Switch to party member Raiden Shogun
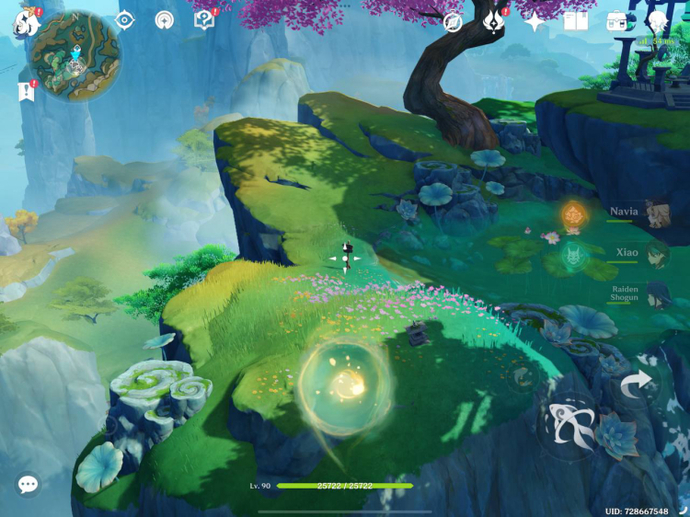This screenshot has width=690, height=517. click(x=655, y=294)
